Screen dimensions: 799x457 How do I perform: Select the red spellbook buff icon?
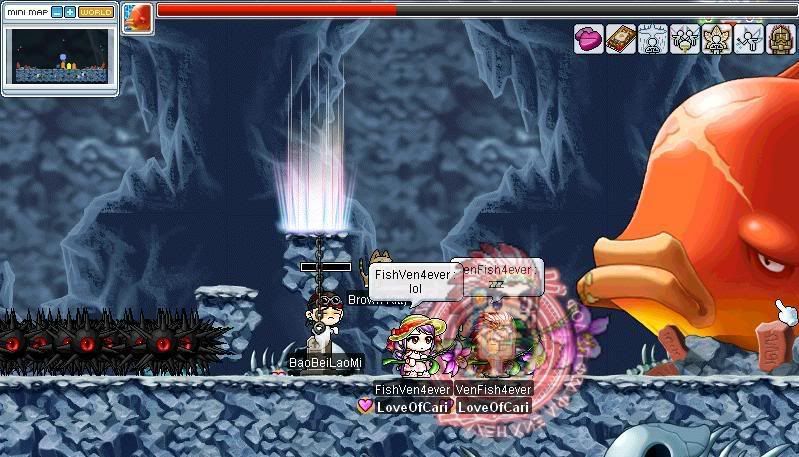pyautogui.click(x=621, y=39)
